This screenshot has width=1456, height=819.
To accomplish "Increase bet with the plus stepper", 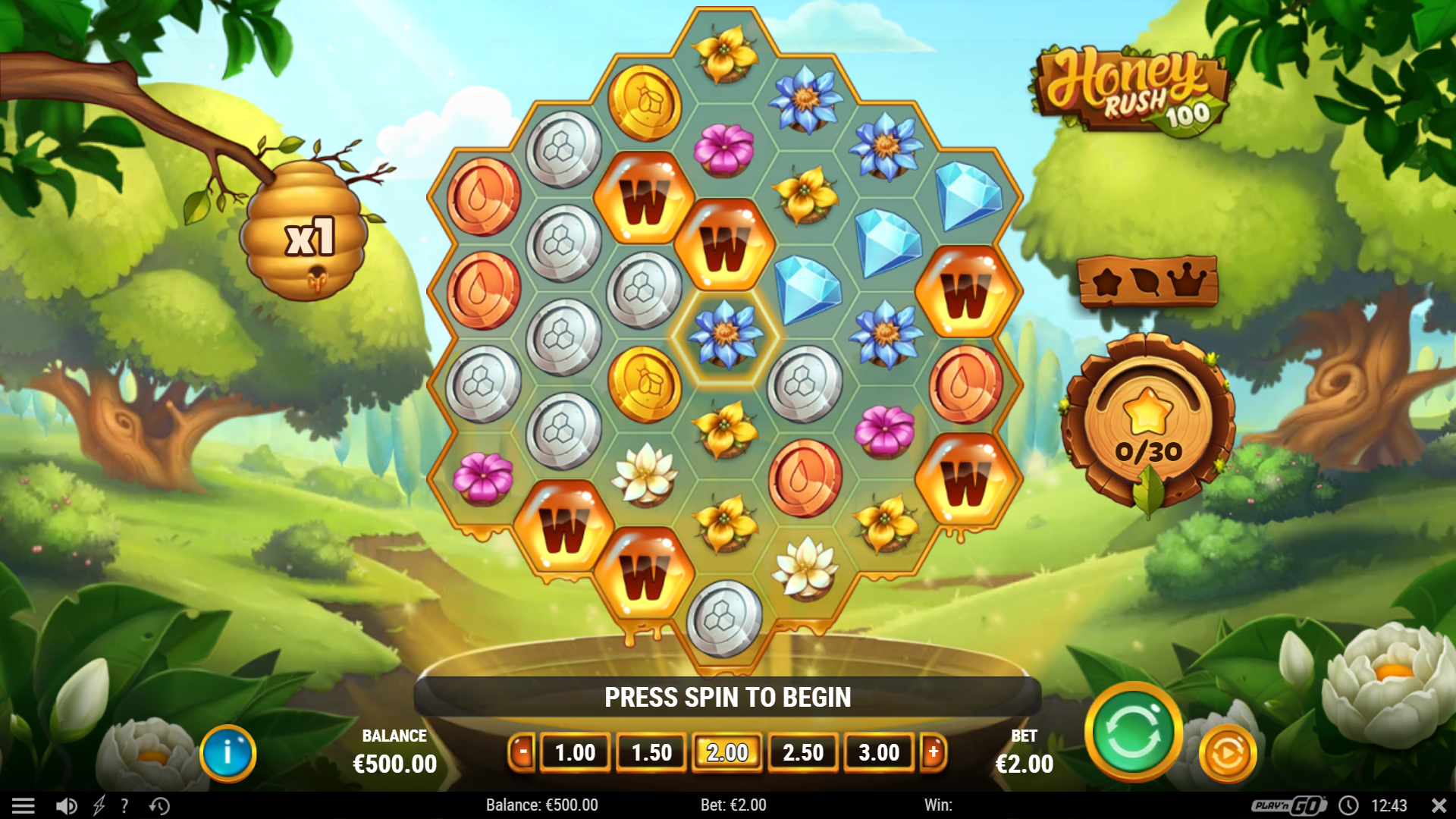I will tap(934, 752).
